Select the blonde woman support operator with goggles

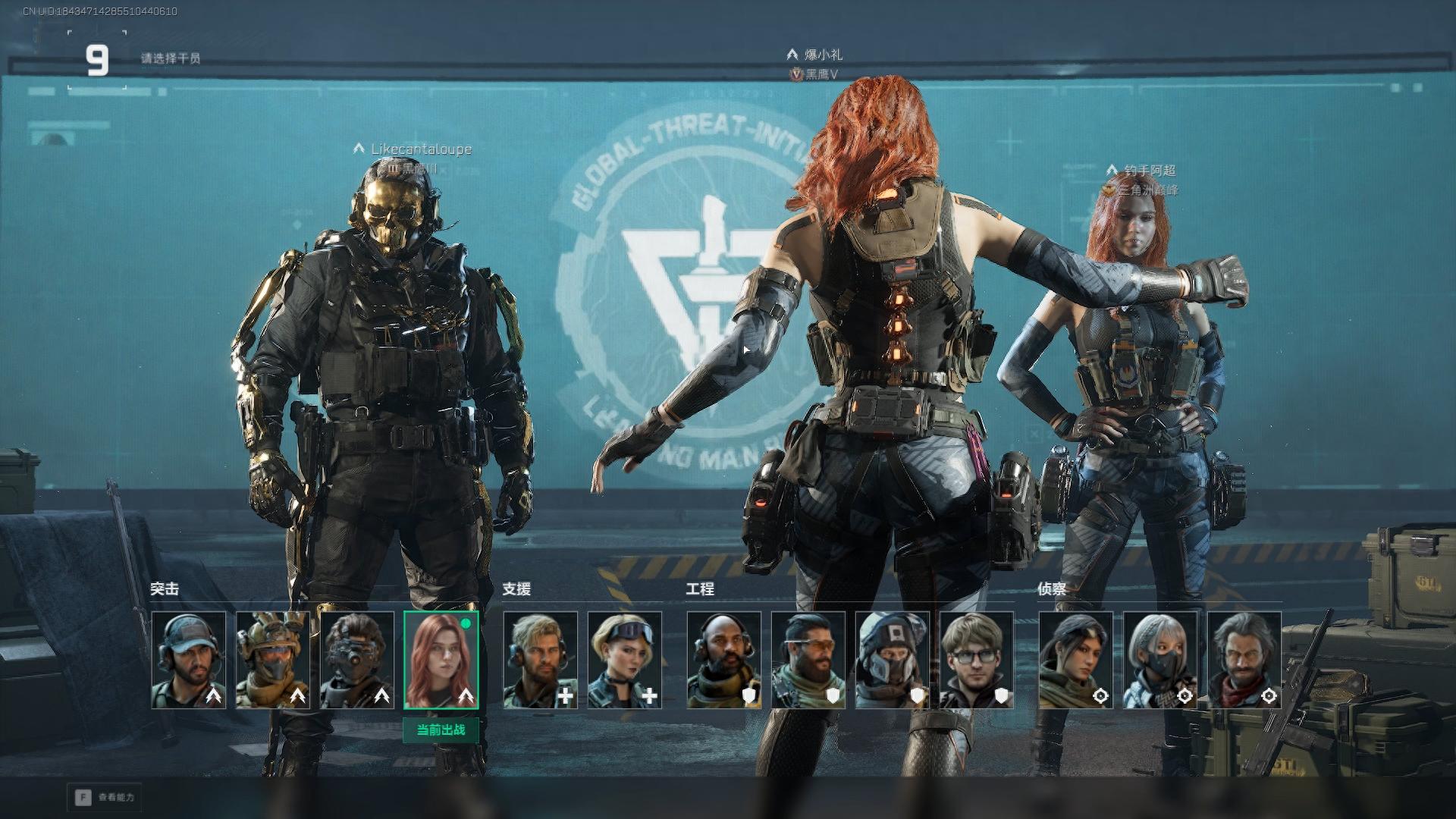coord(624,660)
